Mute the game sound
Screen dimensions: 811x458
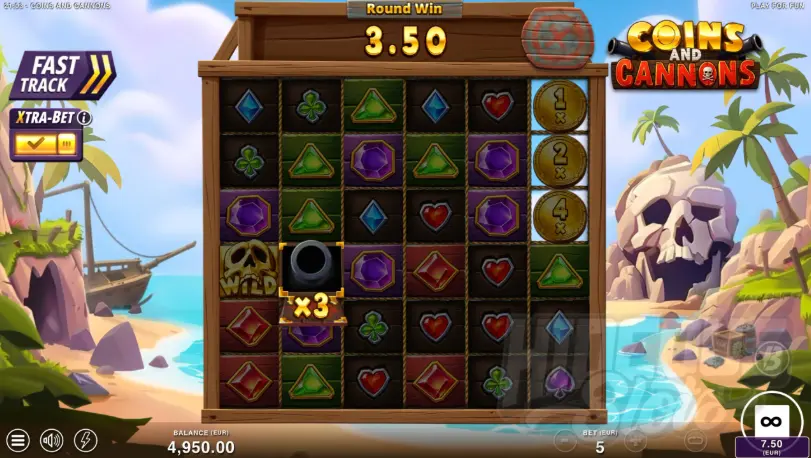point(50,440)
